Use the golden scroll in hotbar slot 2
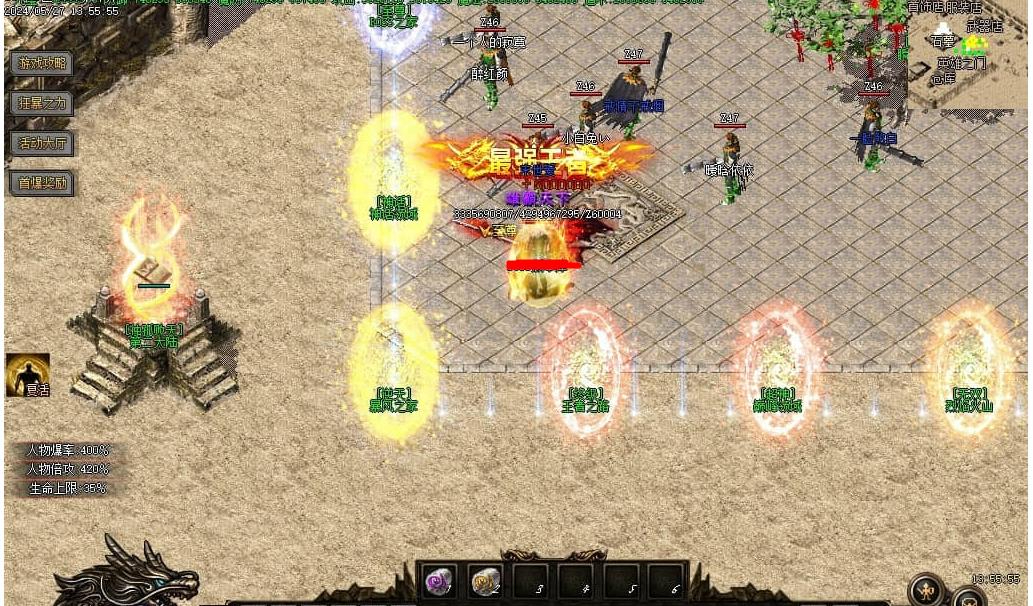This screenshot has width=1033, height=606. (486, 580)
